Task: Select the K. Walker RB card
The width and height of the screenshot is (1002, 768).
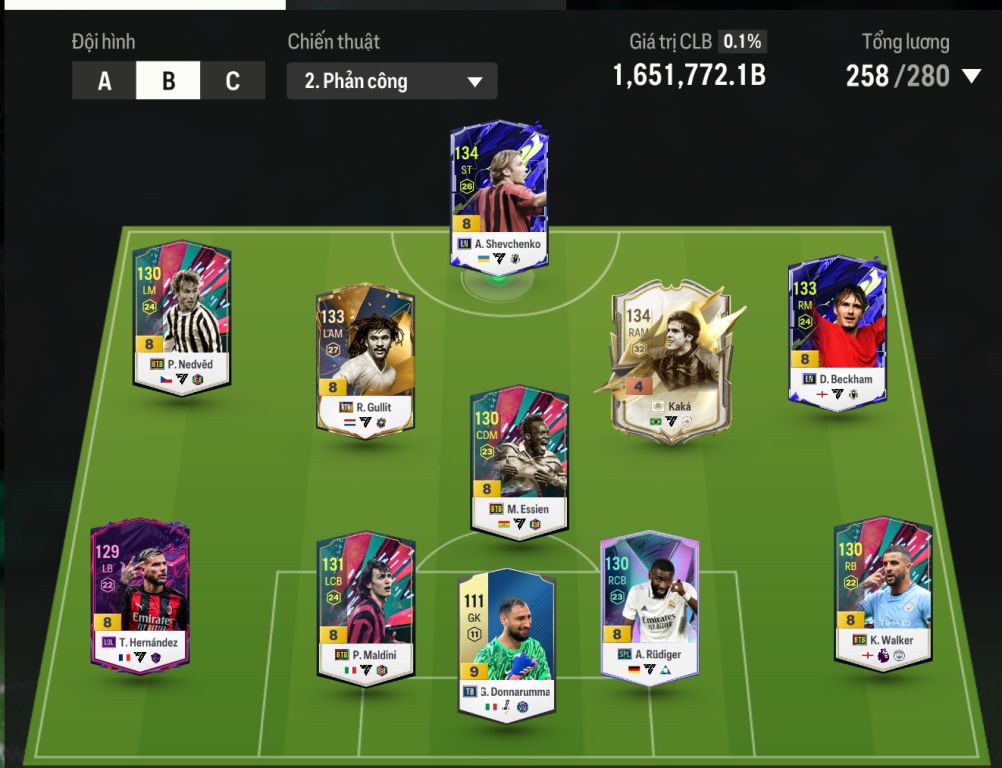Action: click(883, 590)
